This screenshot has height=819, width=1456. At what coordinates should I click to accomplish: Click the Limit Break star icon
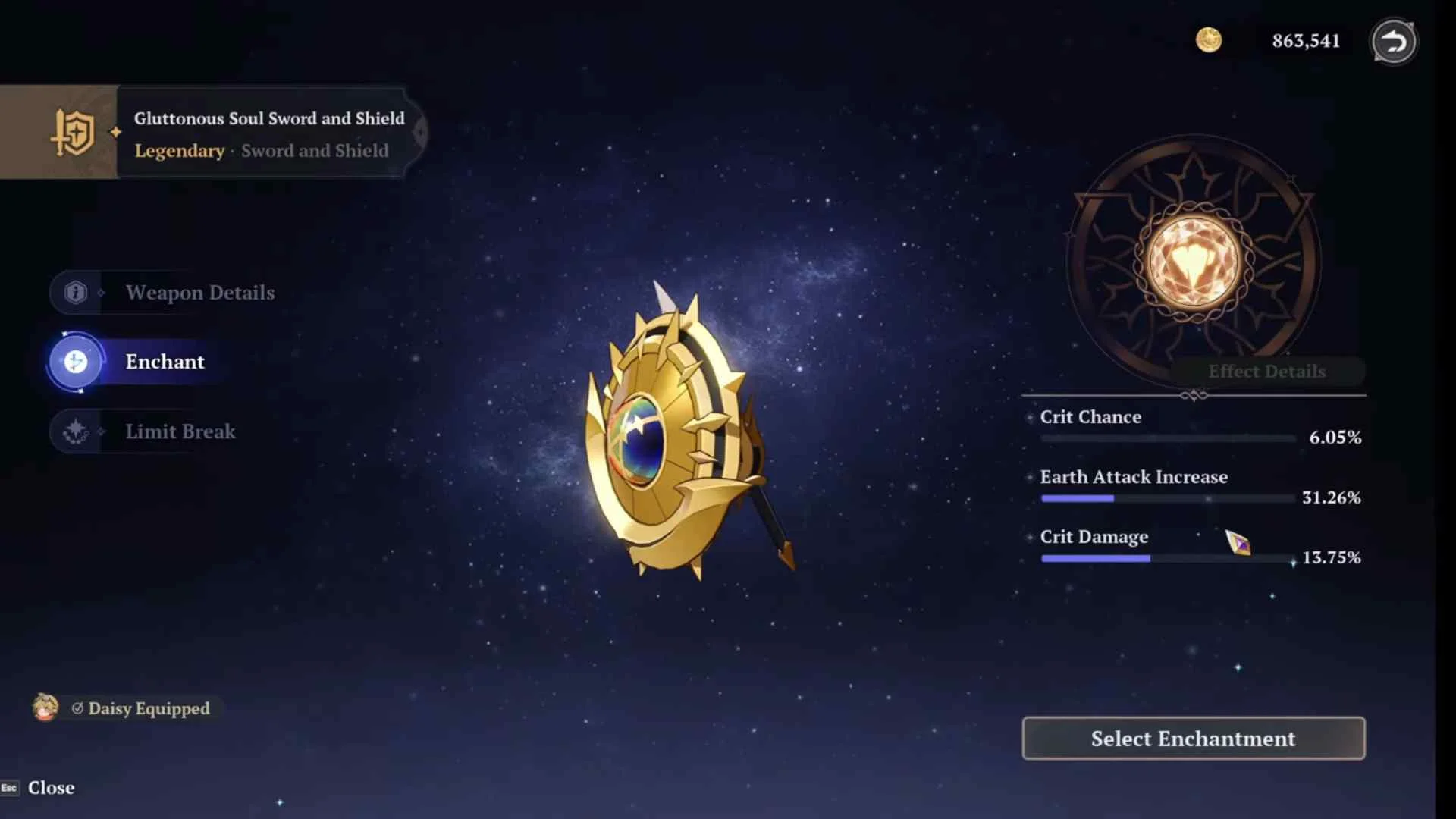click(75, 431)
